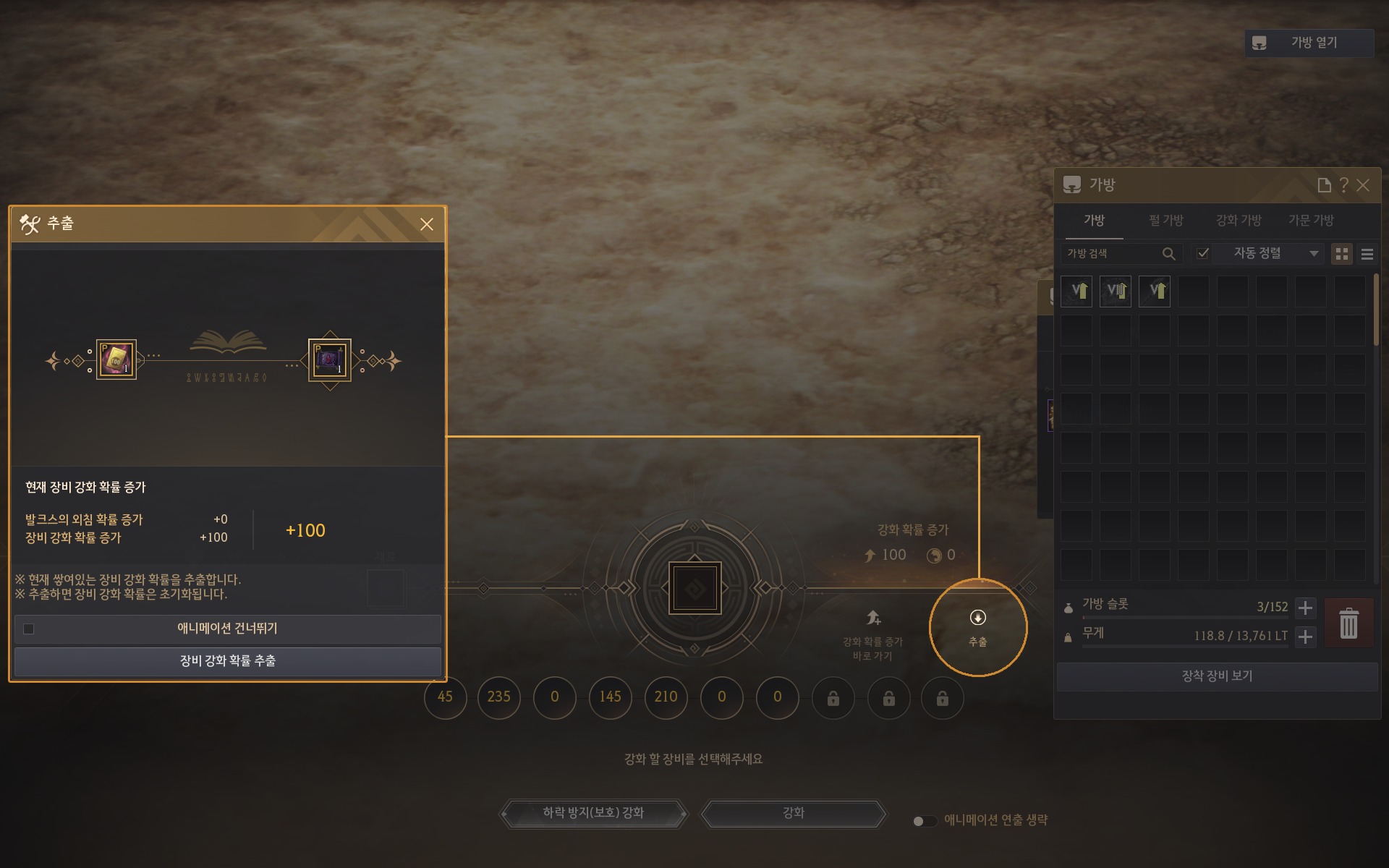Choose 하락 방지(보호) 강화 button
Image resolution: width=1389 pixels, height=868 pixels.
(593, 813)
